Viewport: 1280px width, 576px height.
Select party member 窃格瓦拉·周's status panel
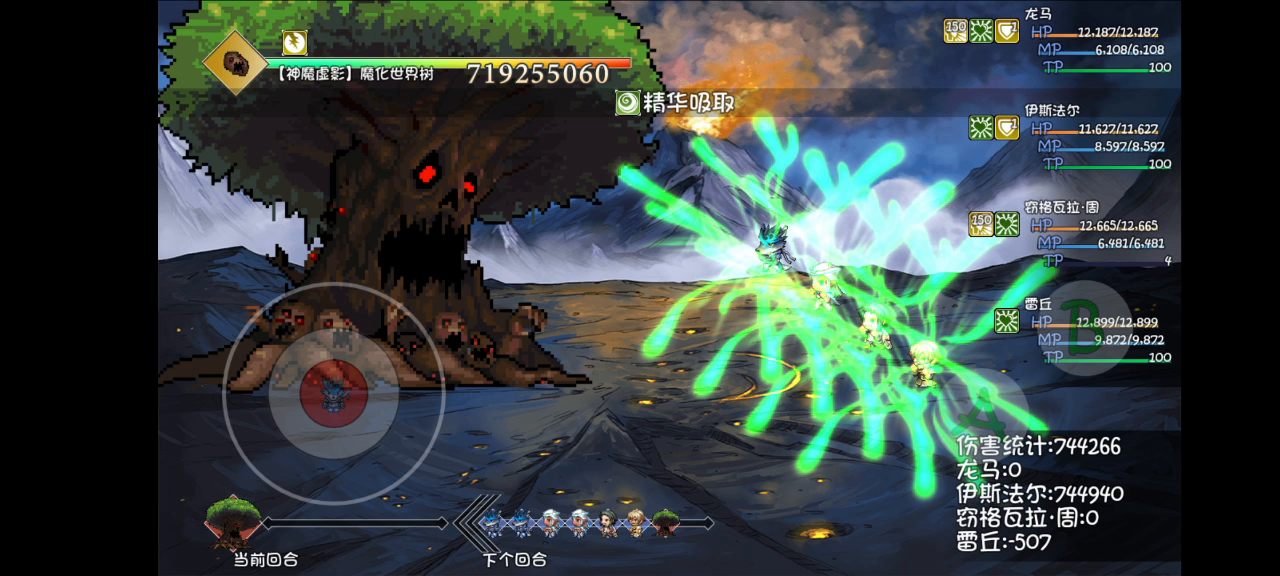1100,234
